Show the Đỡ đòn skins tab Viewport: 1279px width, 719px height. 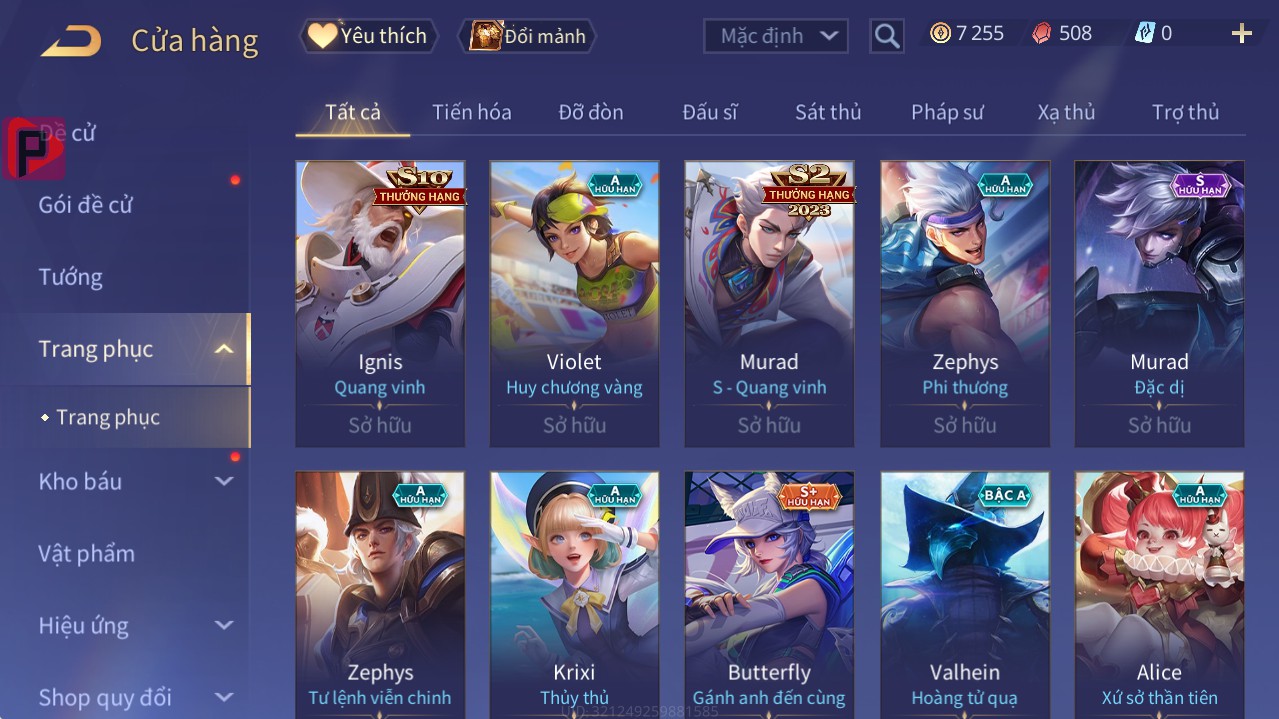coord(590,112)
